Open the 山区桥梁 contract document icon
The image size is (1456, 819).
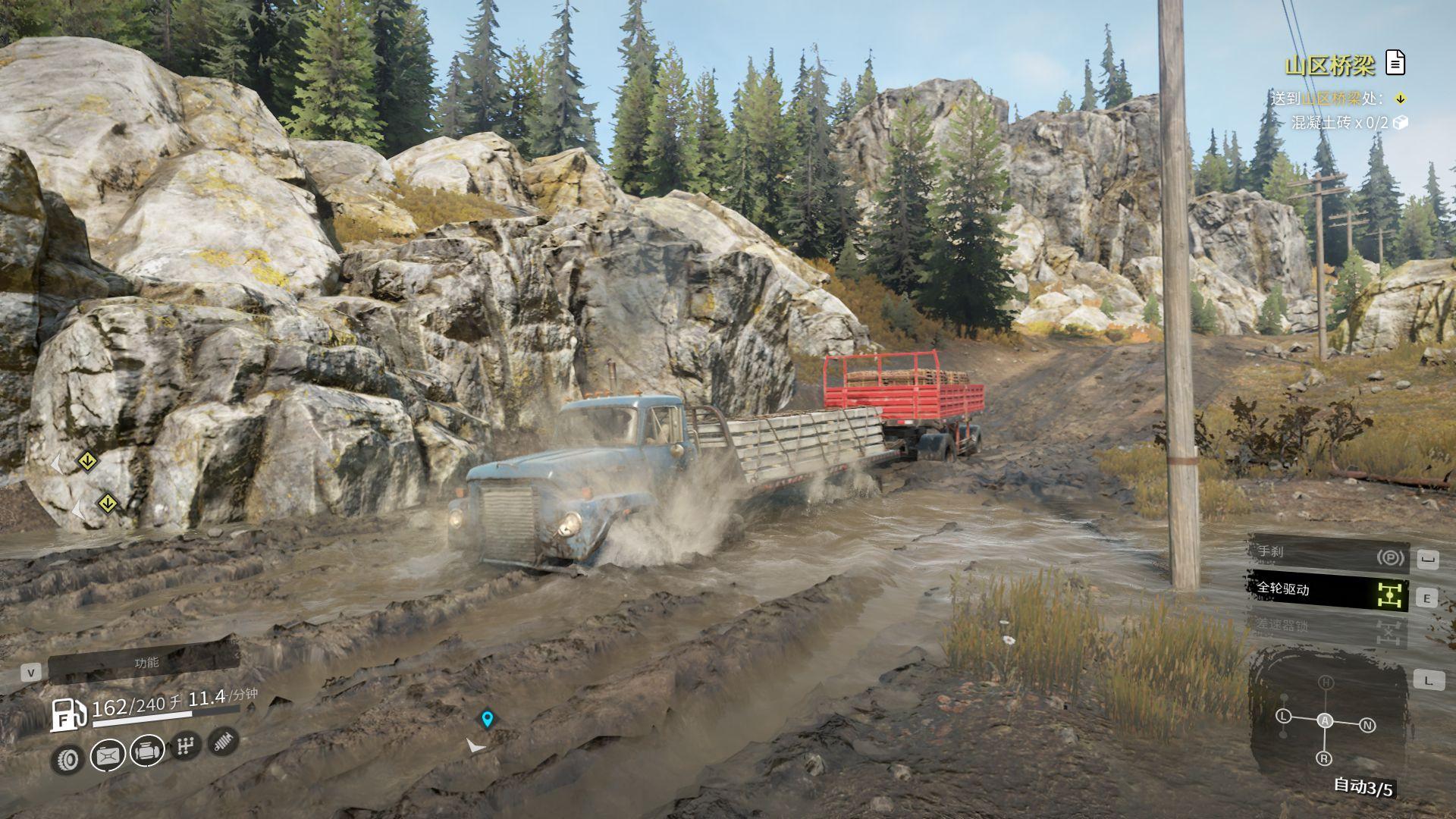pos(1395,63)
